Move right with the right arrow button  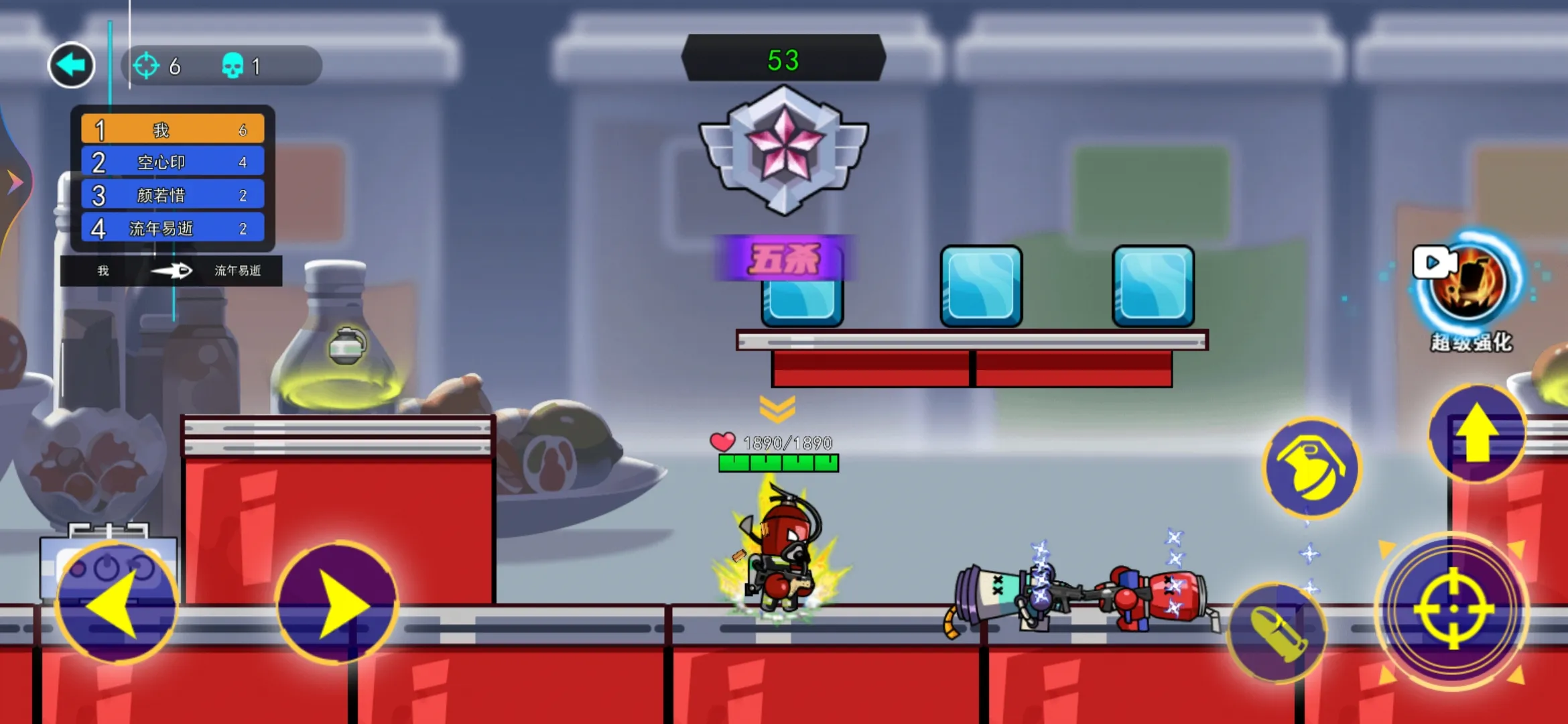click(337, 604)
